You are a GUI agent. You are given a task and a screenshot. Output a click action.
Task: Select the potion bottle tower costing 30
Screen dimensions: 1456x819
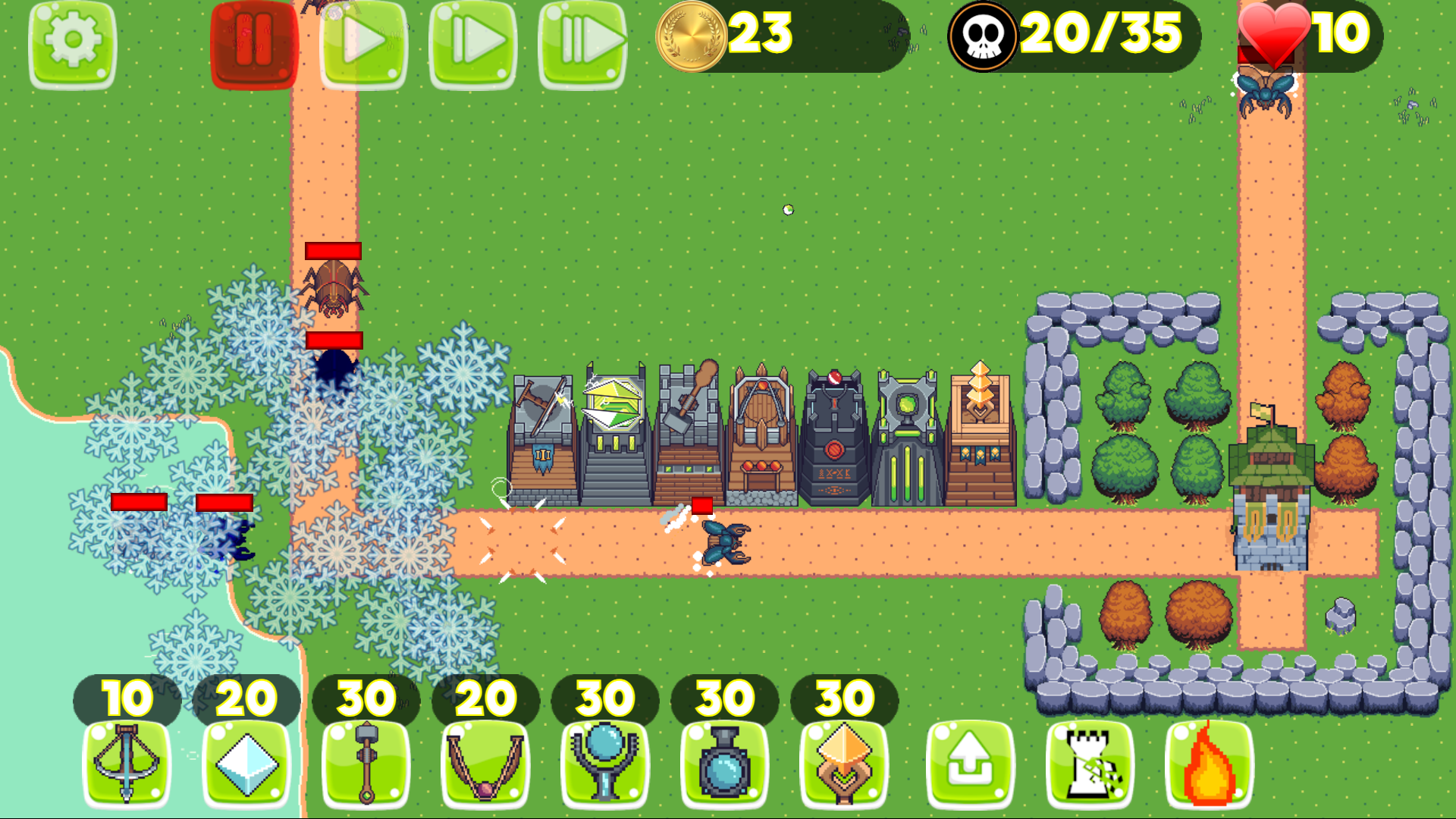pos(724,766)
